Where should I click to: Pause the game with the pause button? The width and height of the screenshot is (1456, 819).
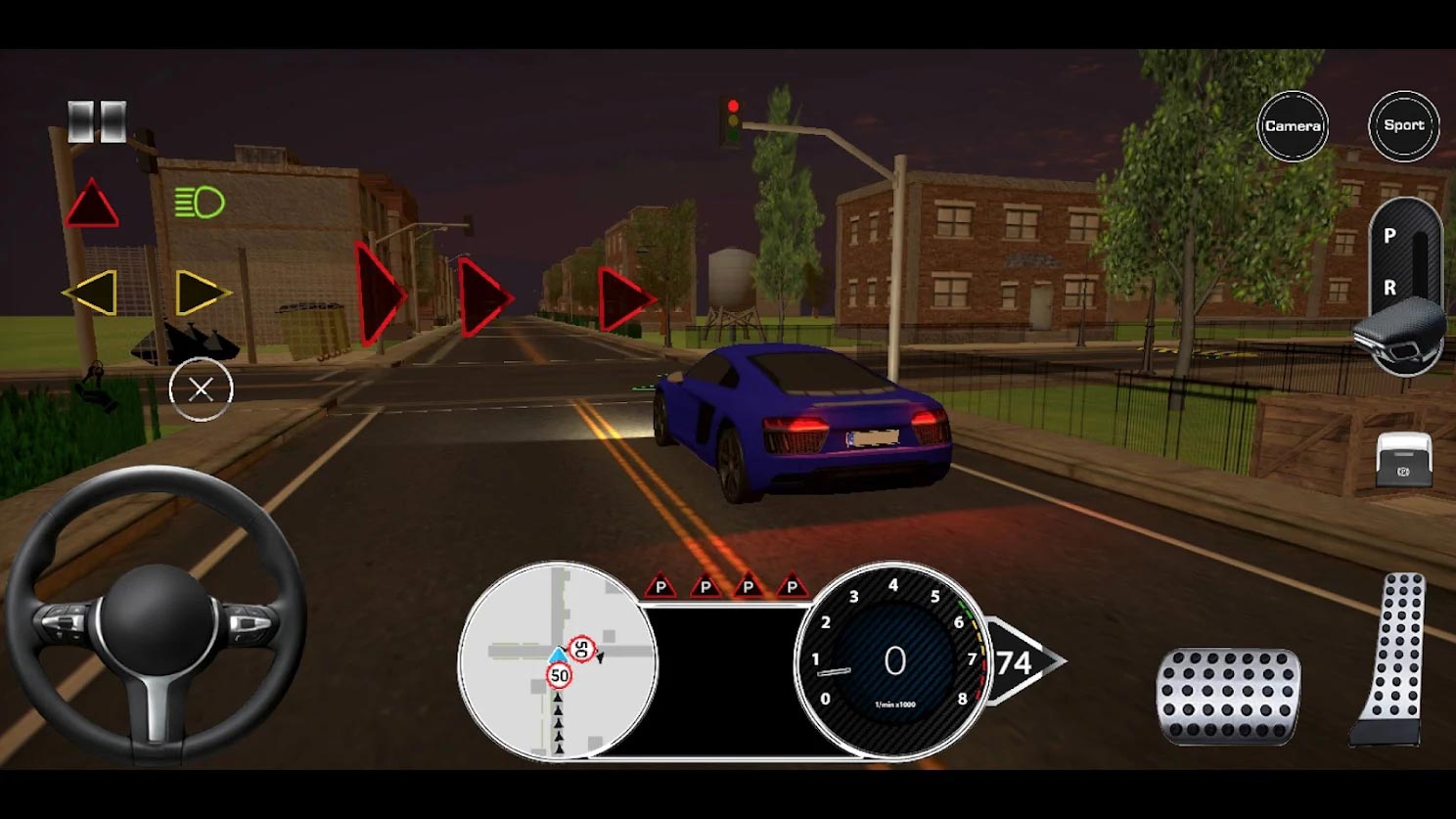click(x=97, y=122)
